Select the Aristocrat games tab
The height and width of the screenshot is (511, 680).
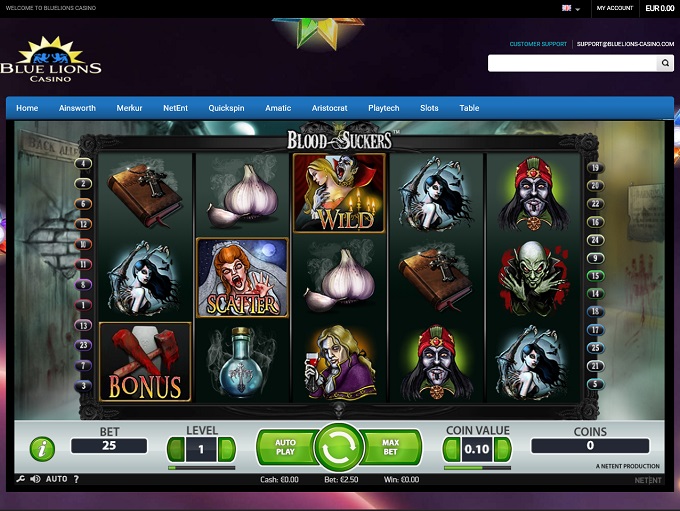329,108
